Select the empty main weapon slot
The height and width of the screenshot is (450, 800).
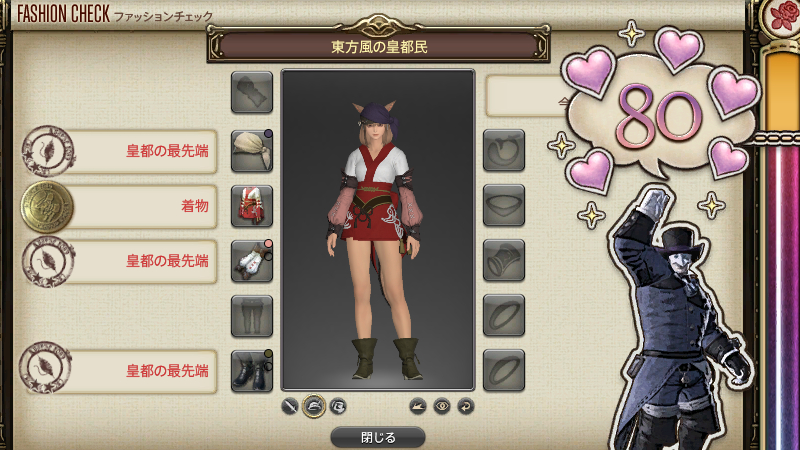tap(252, 92)
